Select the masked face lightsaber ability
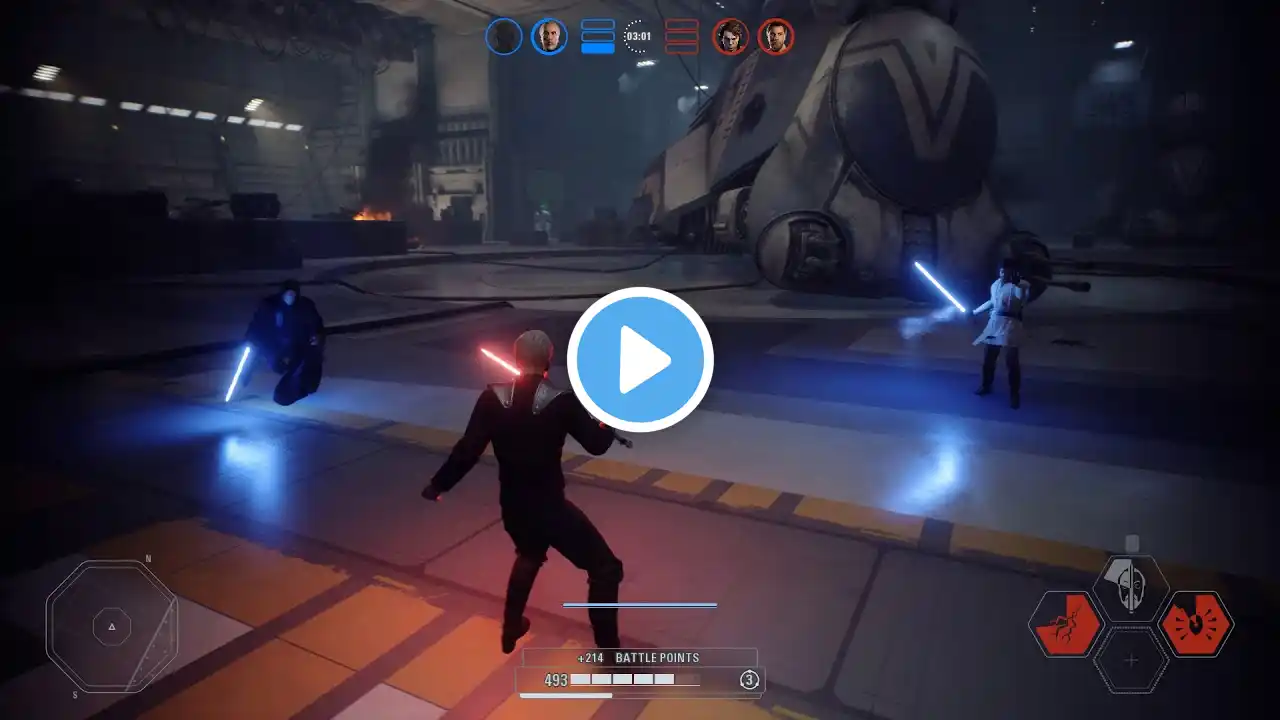 pyautogui.click(x=1131, y=588)
